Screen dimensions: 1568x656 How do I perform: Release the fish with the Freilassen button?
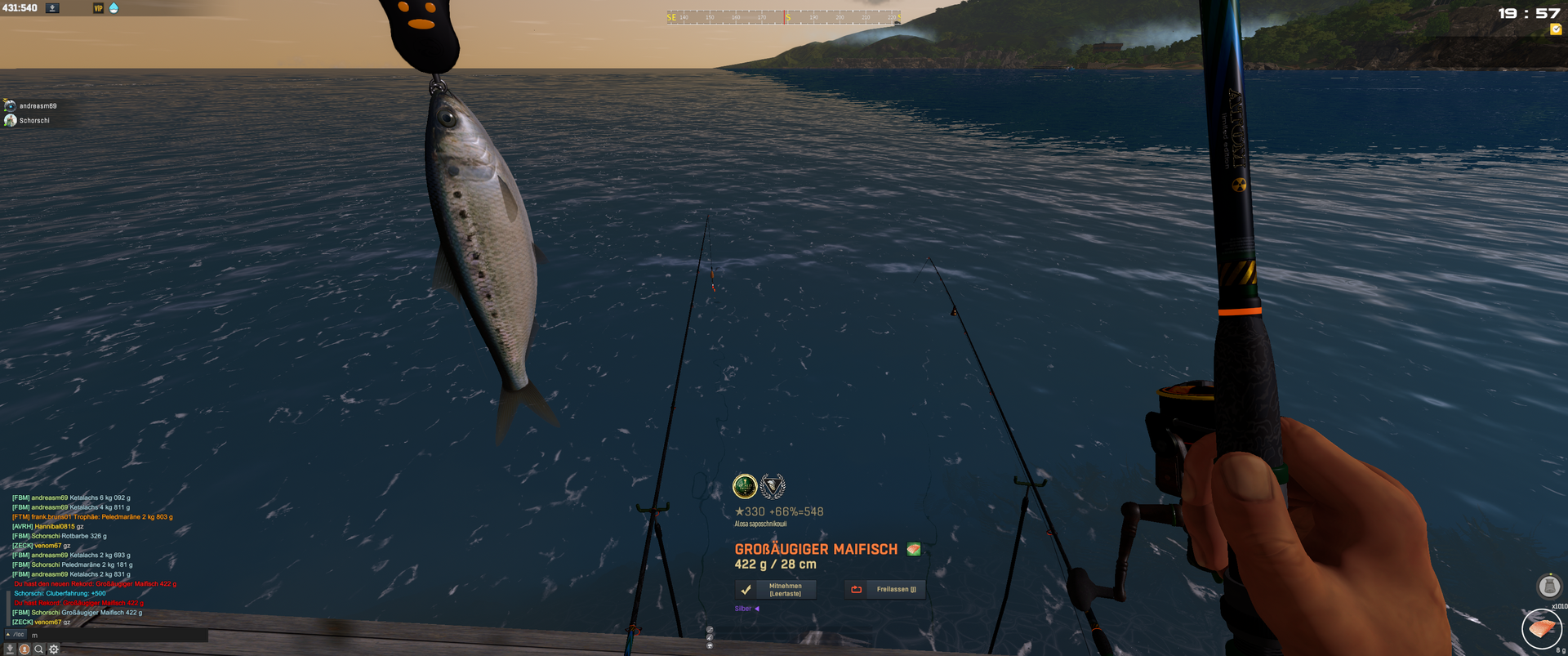tap(885, 589)
